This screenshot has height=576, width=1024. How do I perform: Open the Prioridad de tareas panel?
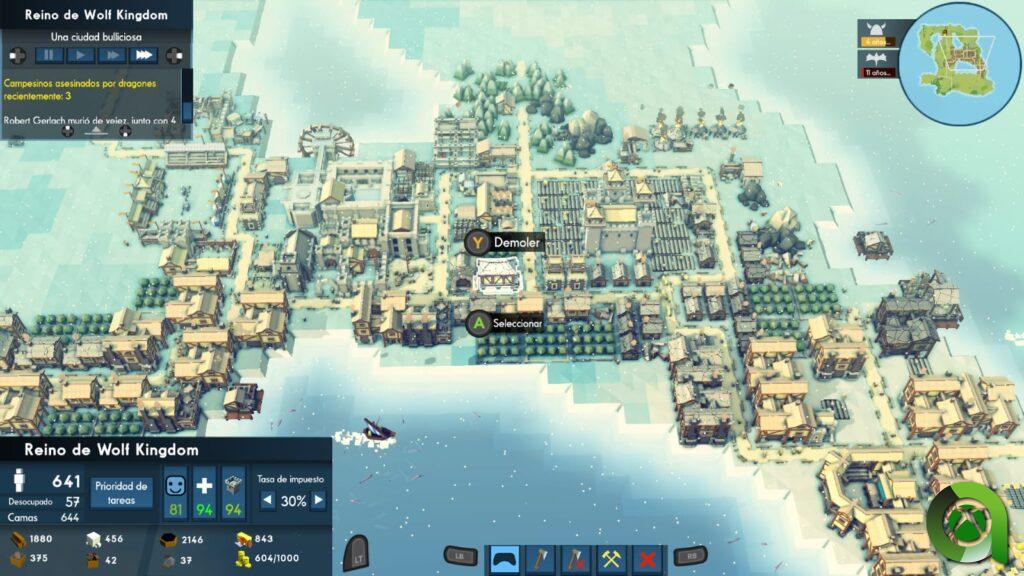(x=121, y=492)
